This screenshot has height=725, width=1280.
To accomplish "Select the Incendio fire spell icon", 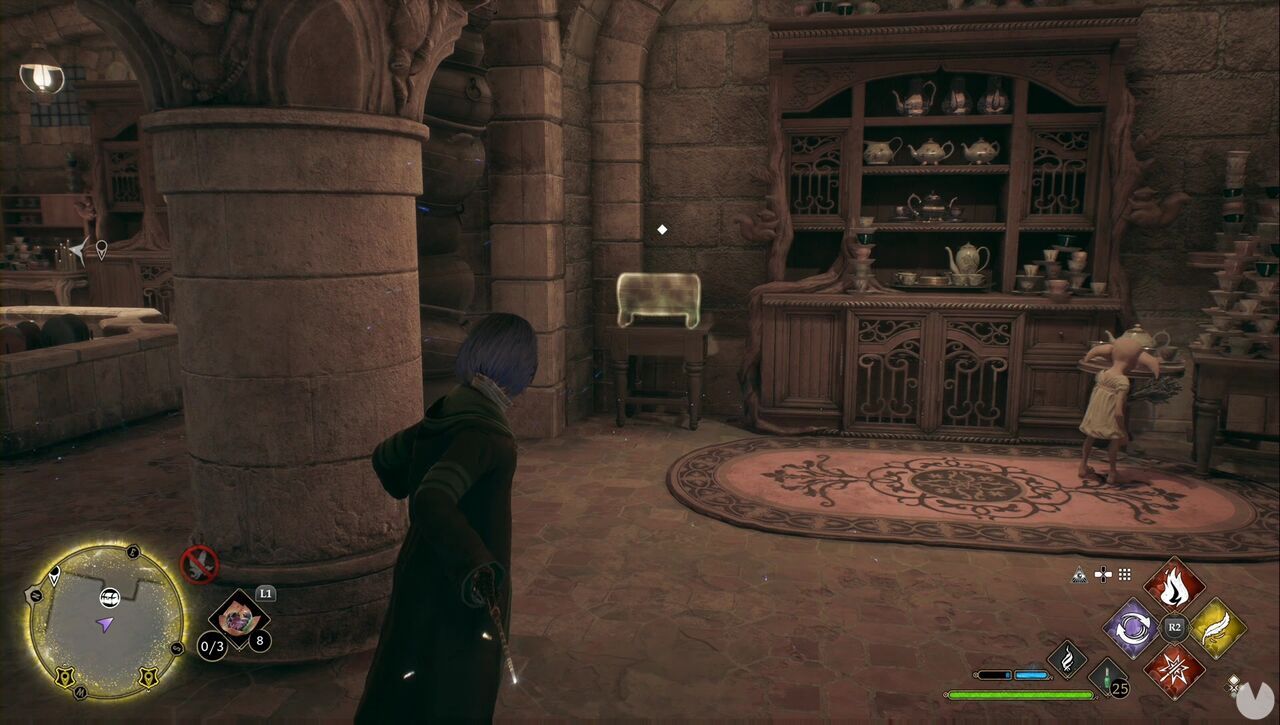I will [1174, 590].
